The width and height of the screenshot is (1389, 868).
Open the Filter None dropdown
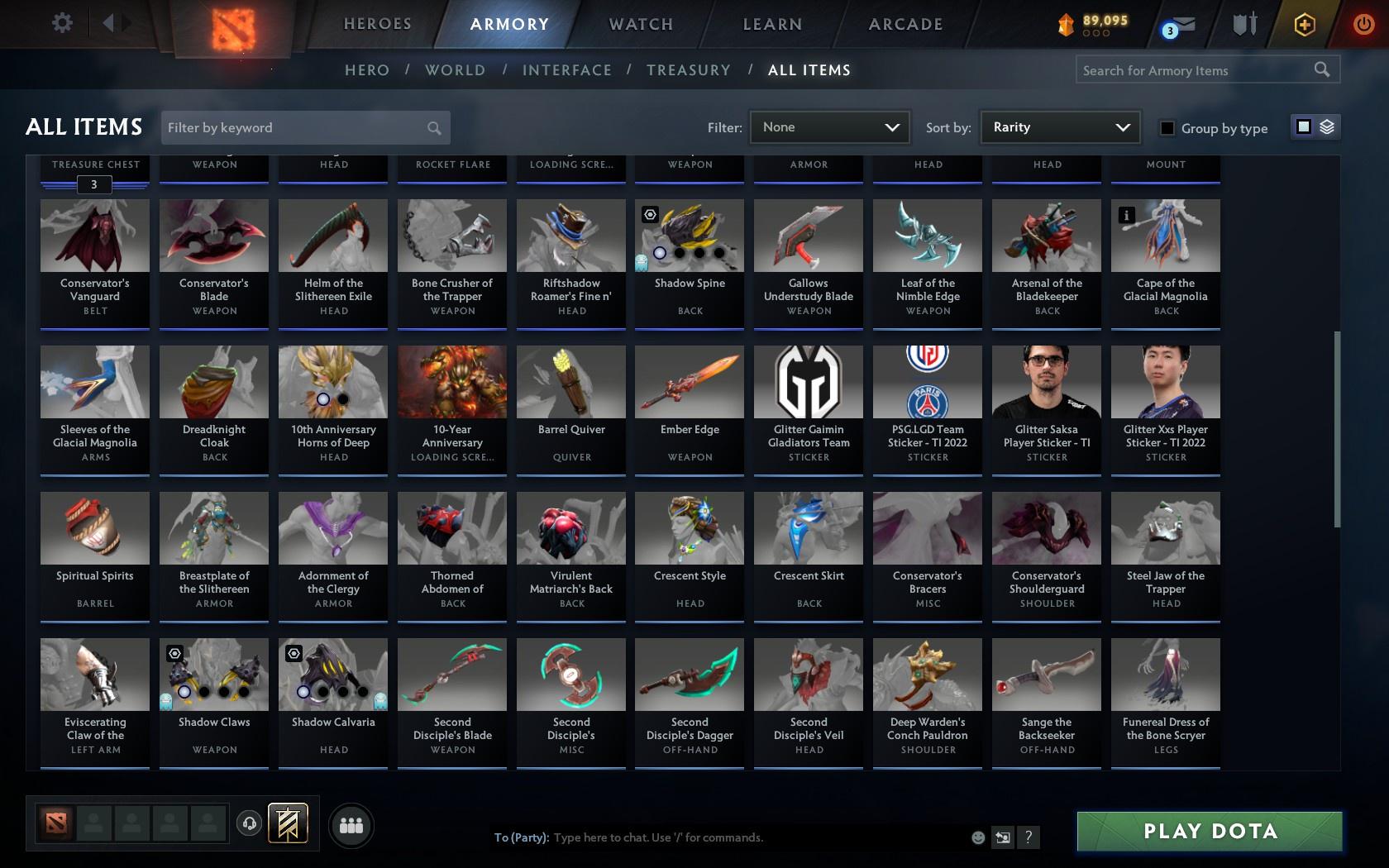coord(829,127)
